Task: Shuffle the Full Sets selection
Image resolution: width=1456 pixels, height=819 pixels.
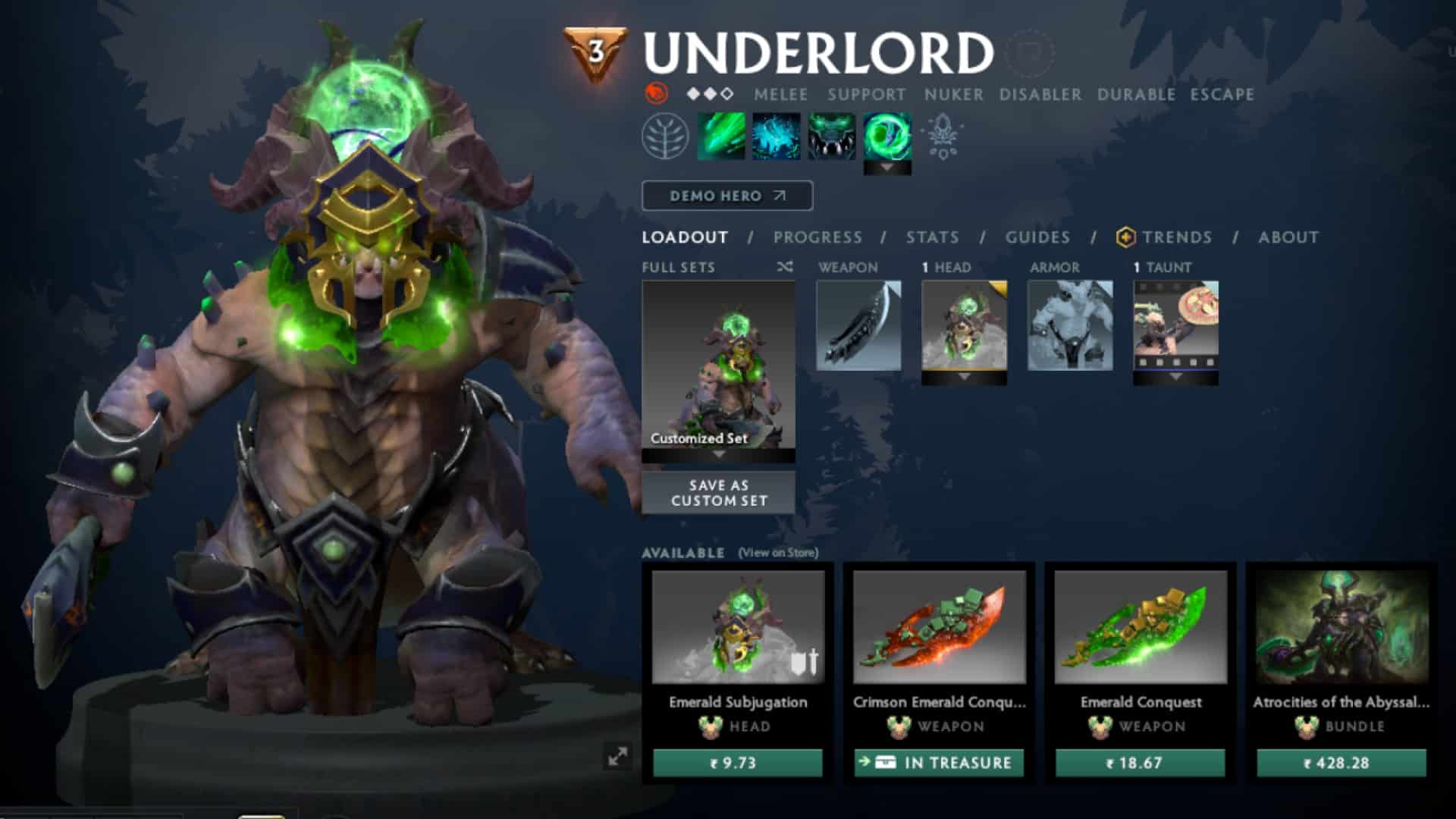Action: pos(785,267)
